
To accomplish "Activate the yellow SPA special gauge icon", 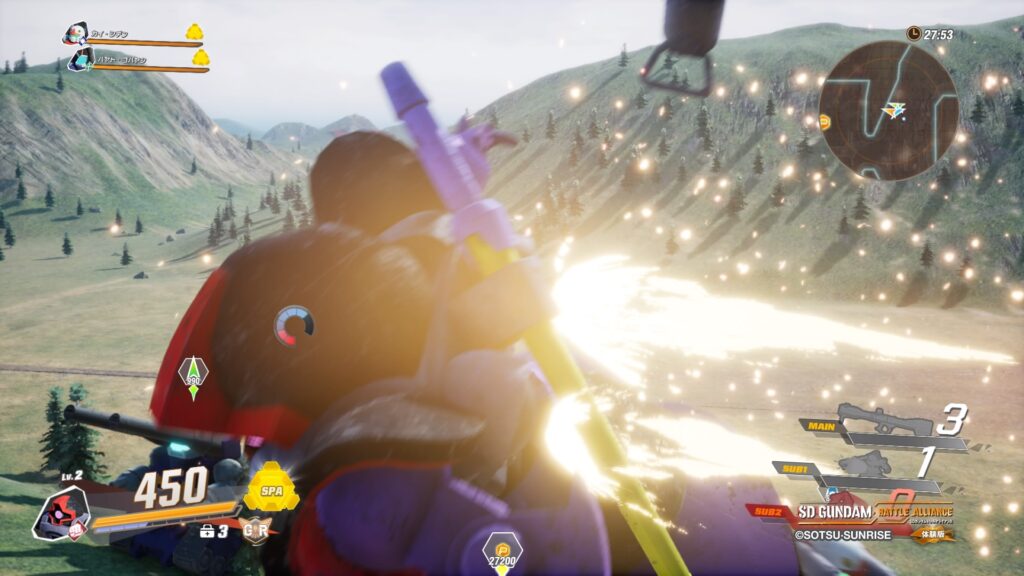I will 271,488.
